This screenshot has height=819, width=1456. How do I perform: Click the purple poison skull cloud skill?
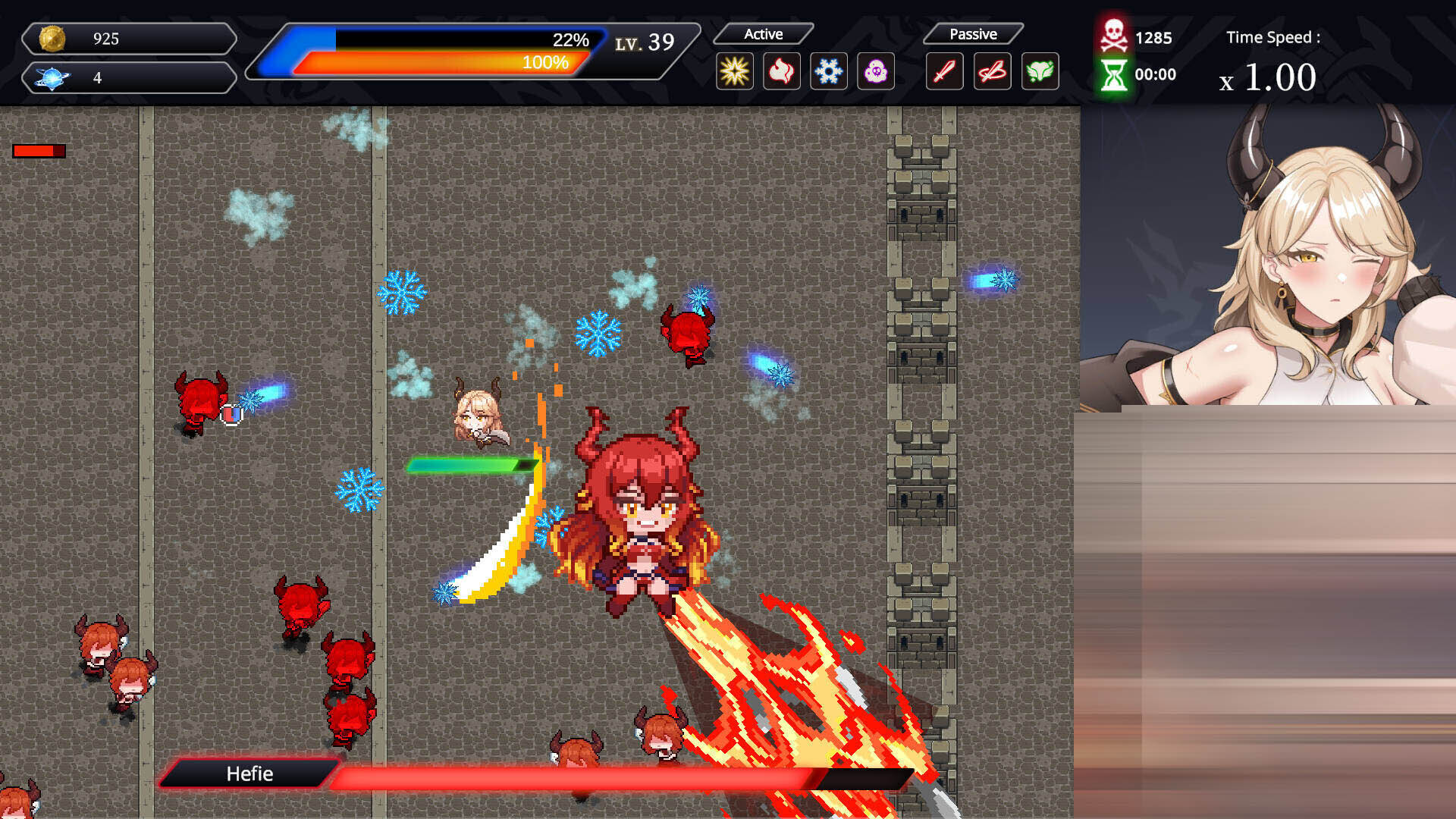(x=875, y=72)
